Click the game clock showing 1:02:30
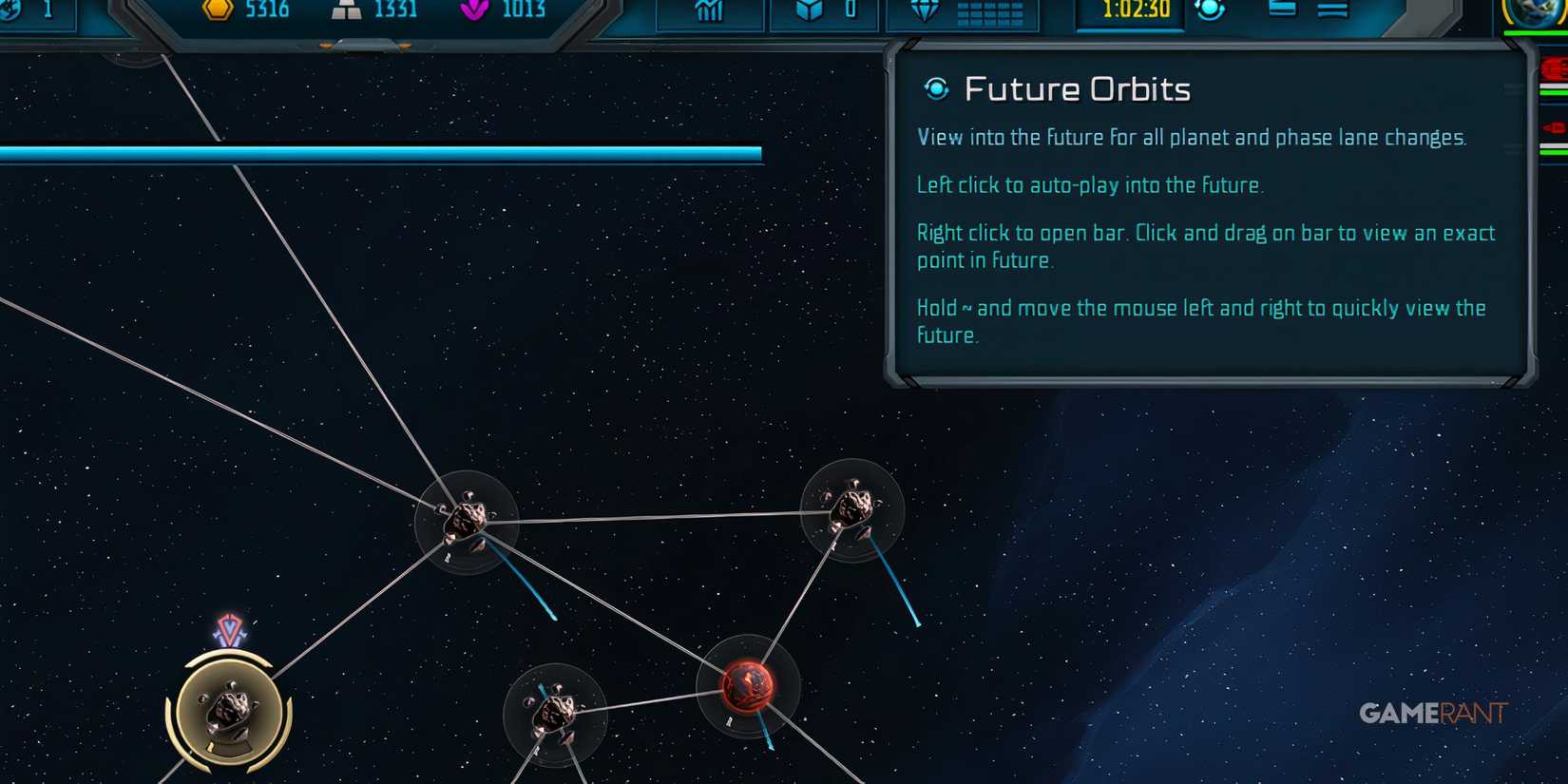 point(1130,11)
